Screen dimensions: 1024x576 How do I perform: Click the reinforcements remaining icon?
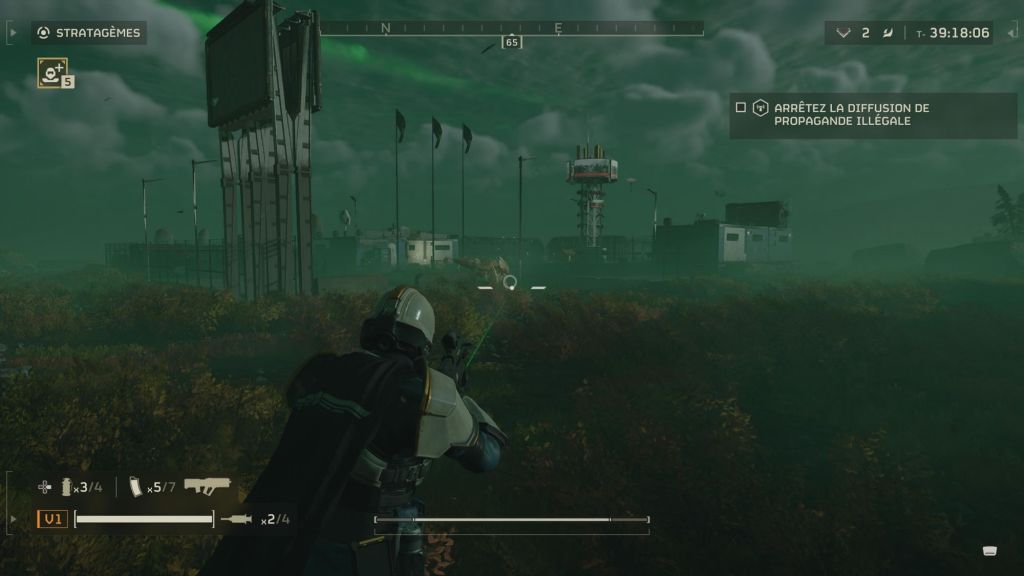(x=844, y=33)
